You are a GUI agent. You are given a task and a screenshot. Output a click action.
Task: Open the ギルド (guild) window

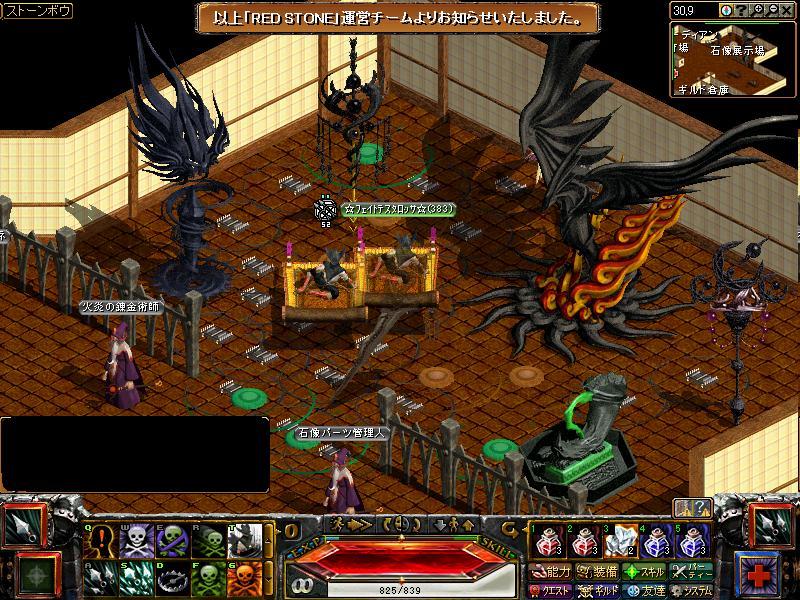(599, 591)
